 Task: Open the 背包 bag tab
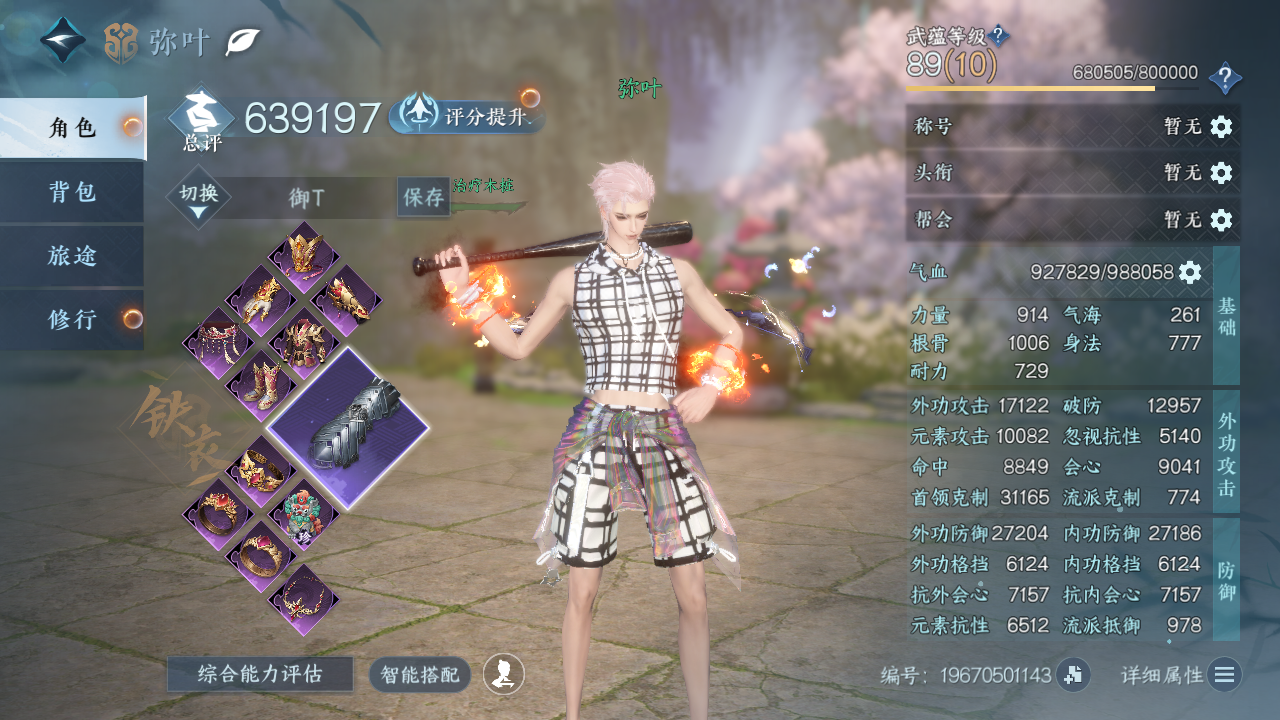tap(72, 192)
